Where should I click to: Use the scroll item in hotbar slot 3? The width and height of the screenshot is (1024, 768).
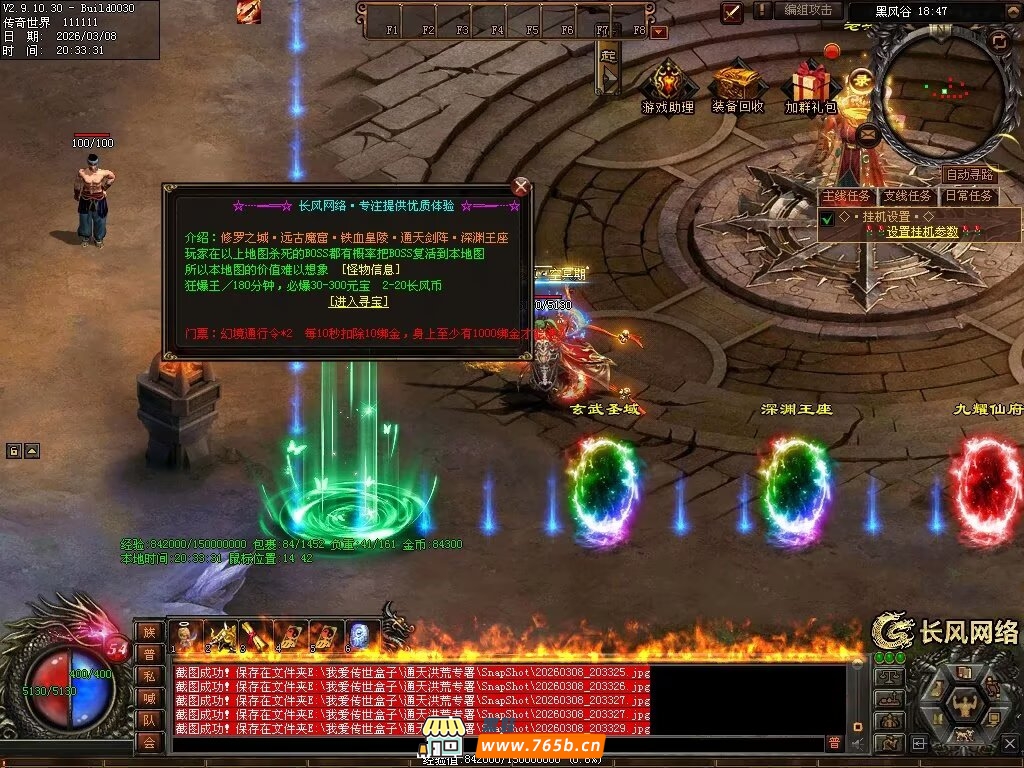tap(250, 636)
